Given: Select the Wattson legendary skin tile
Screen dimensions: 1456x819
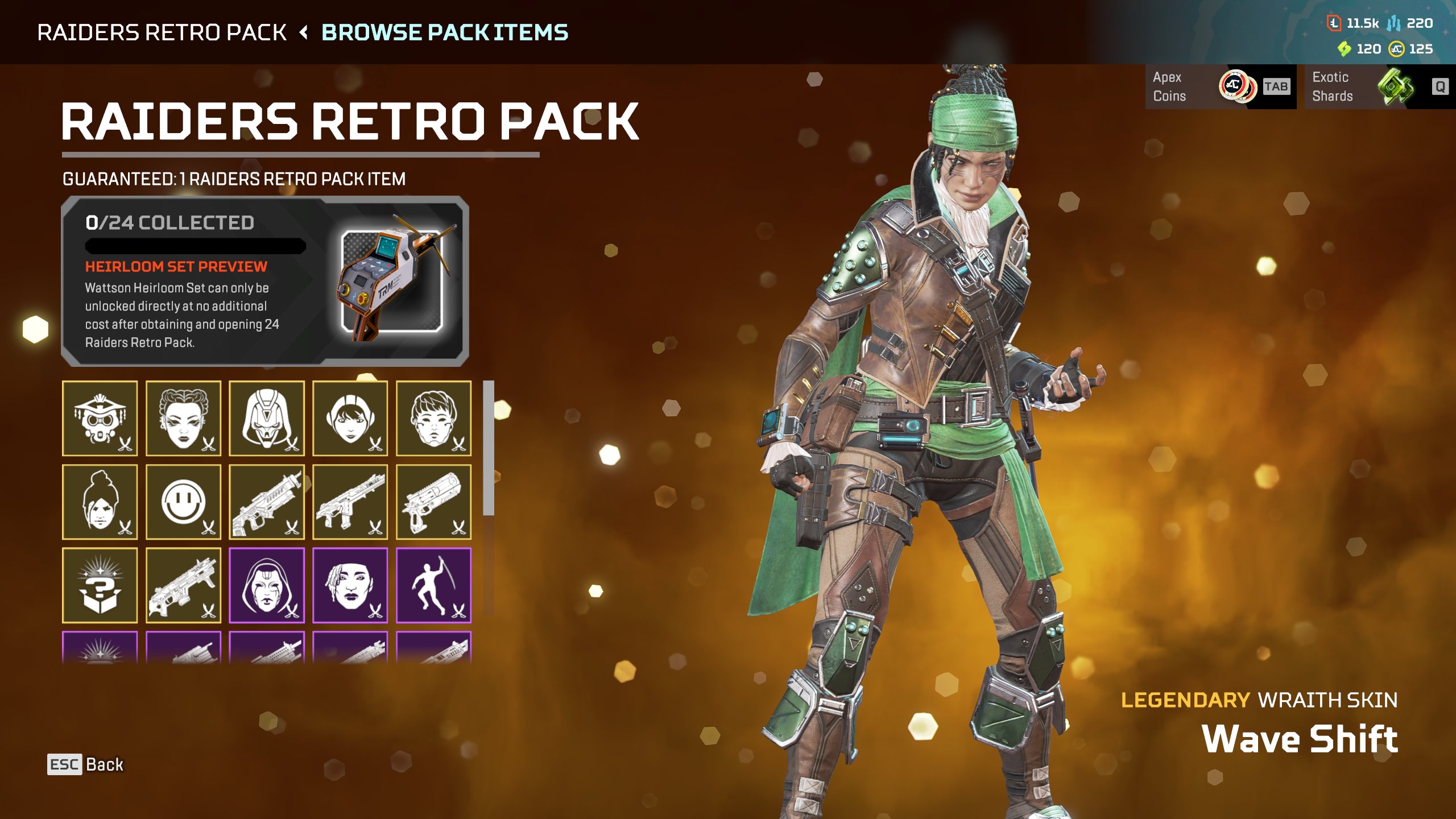Looking at the screenshot, I should [x=350, y=419].
